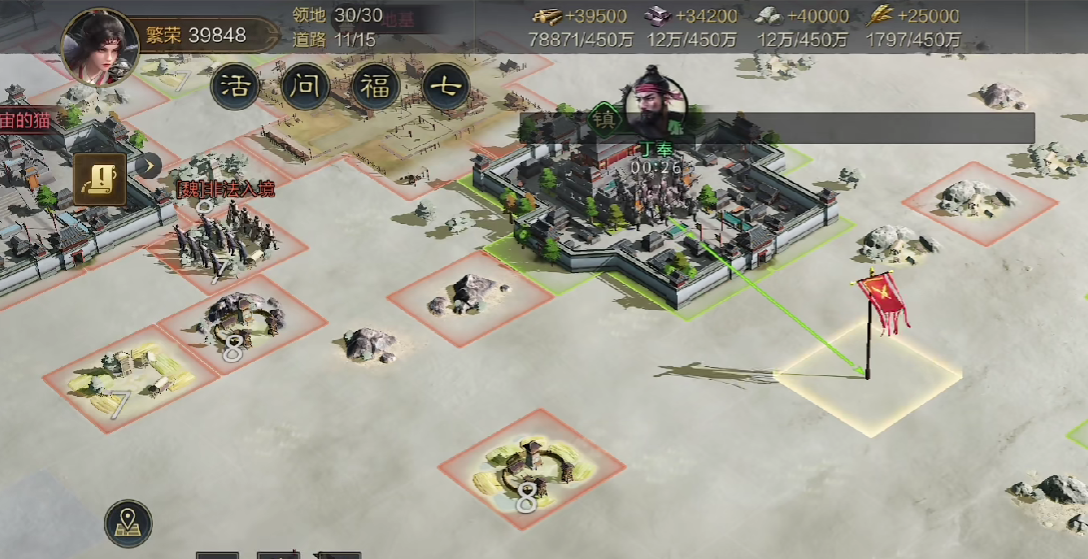
Task: Show the iron resource details
Action: [691, 27]
